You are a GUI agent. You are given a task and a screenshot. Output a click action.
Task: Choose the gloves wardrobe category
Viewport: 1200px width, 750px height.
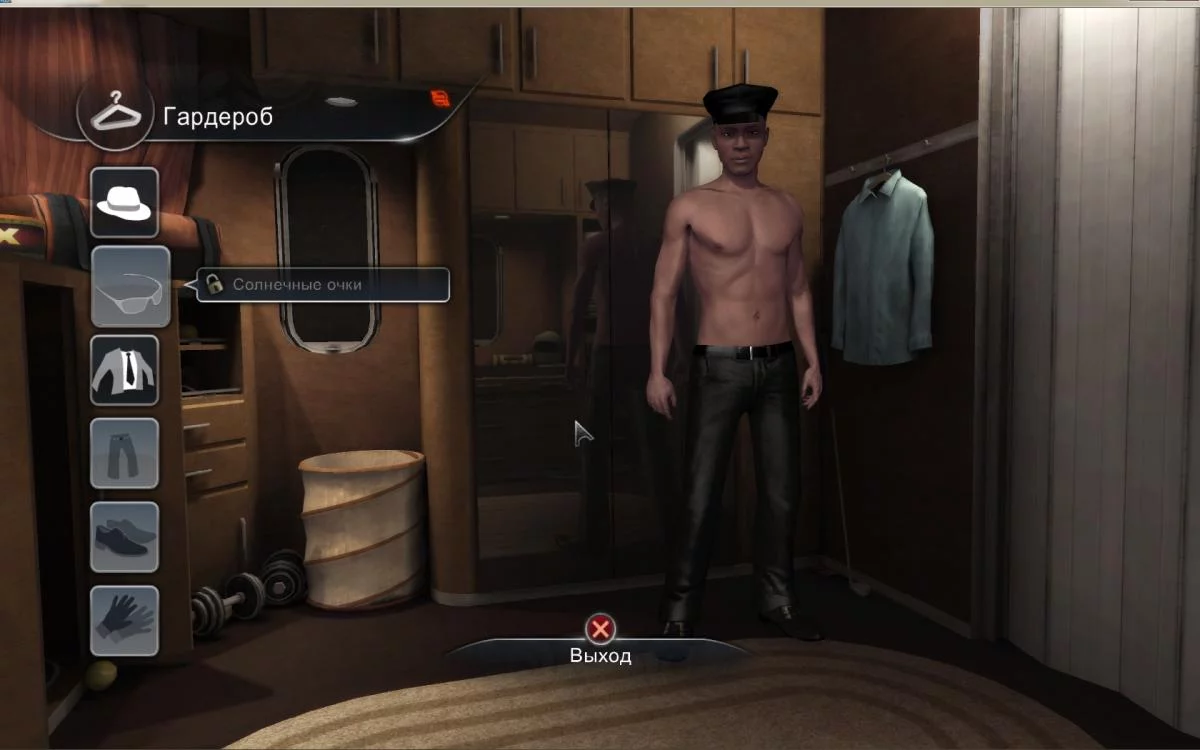click(125, 620)
